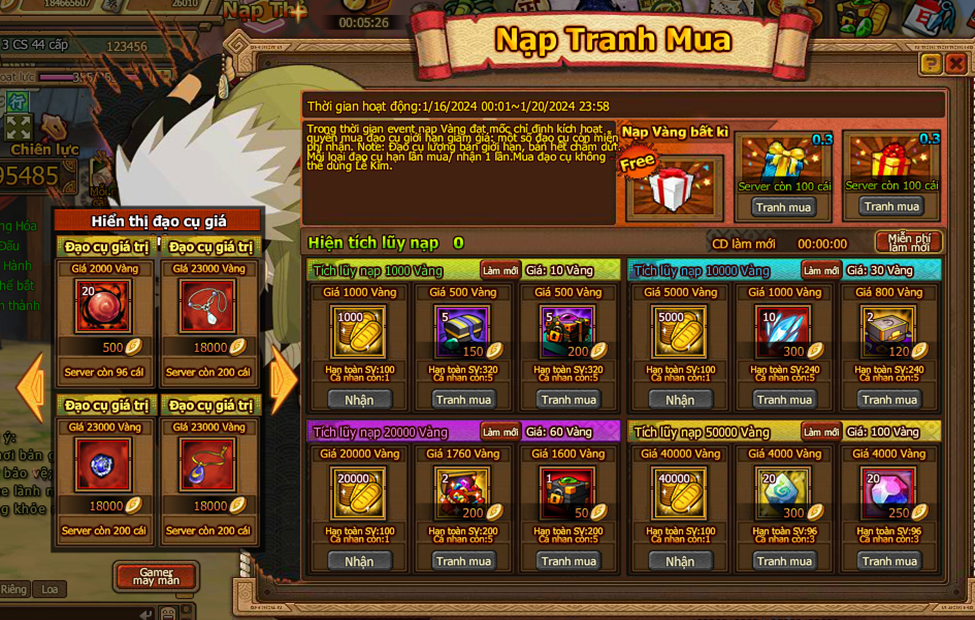Viewport: 975px width, 620px height.
Task: Click Làm mới for the 50000 Vàng tier
Action: 821,432
